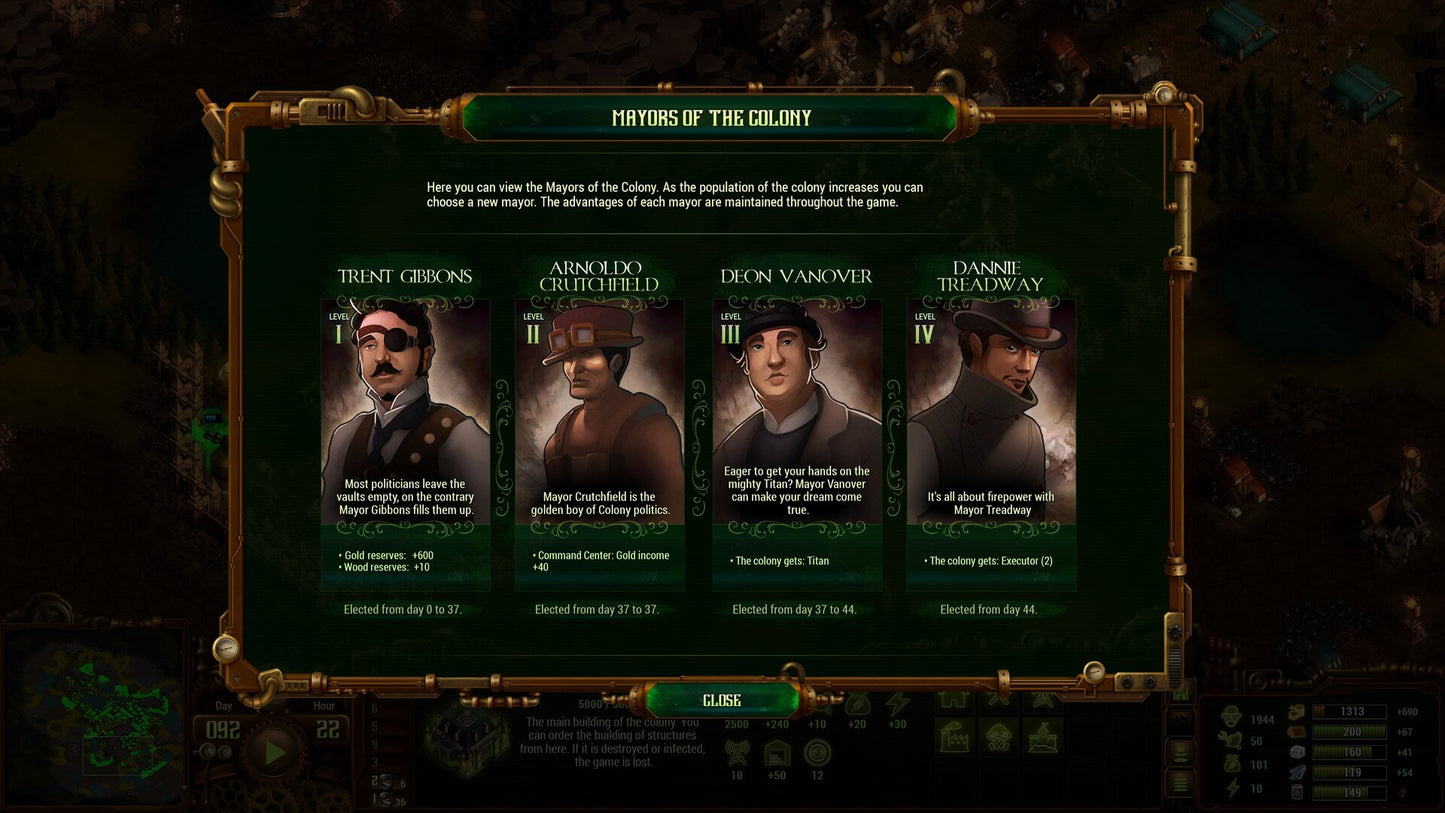Click the Tesla tower icon labeled 10
The height and width of the screenshot is (813, 1445).
pyautogui.click(x=737, y=754)
